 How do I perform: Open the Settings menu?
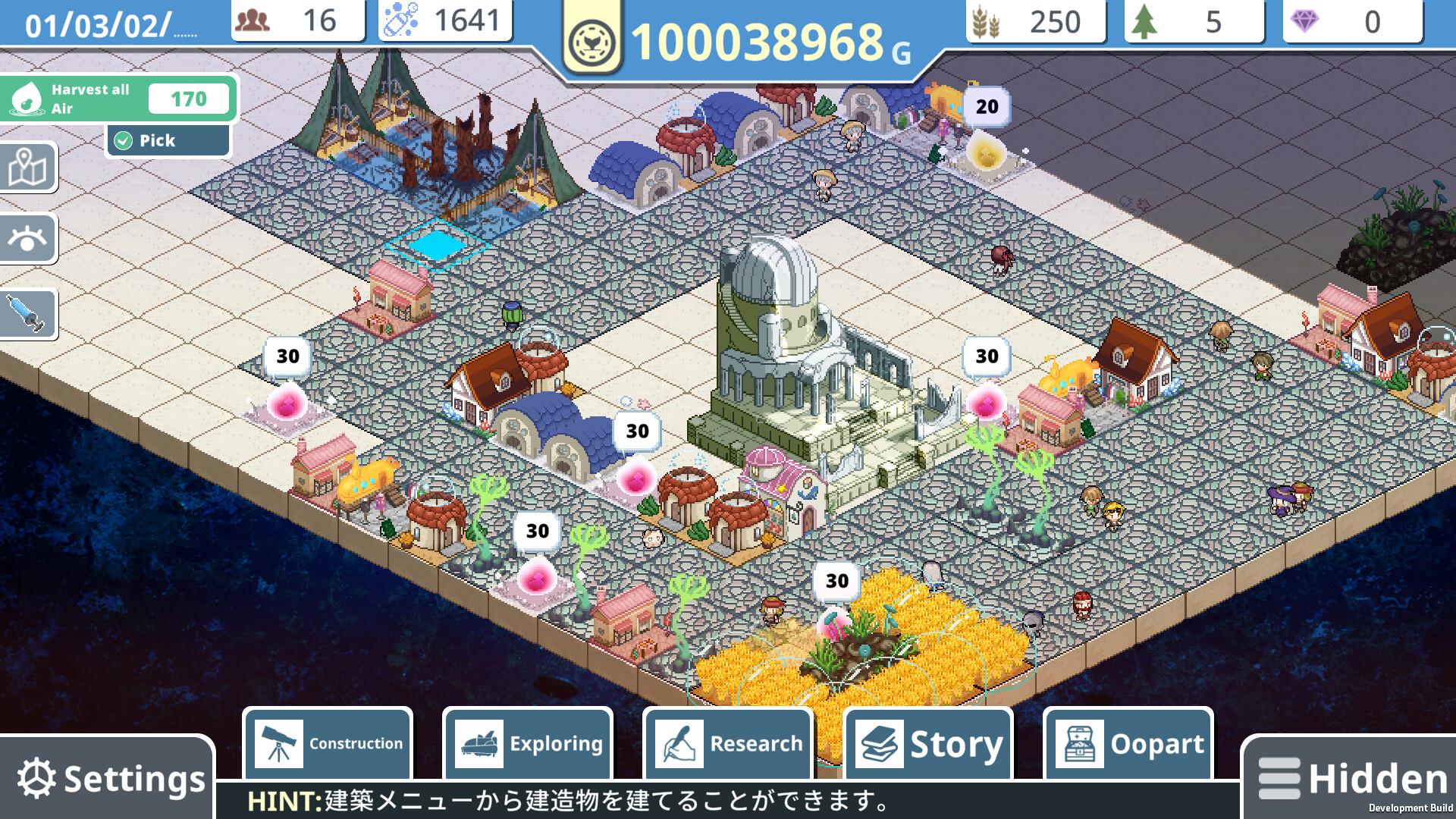(x=110, y=779)
